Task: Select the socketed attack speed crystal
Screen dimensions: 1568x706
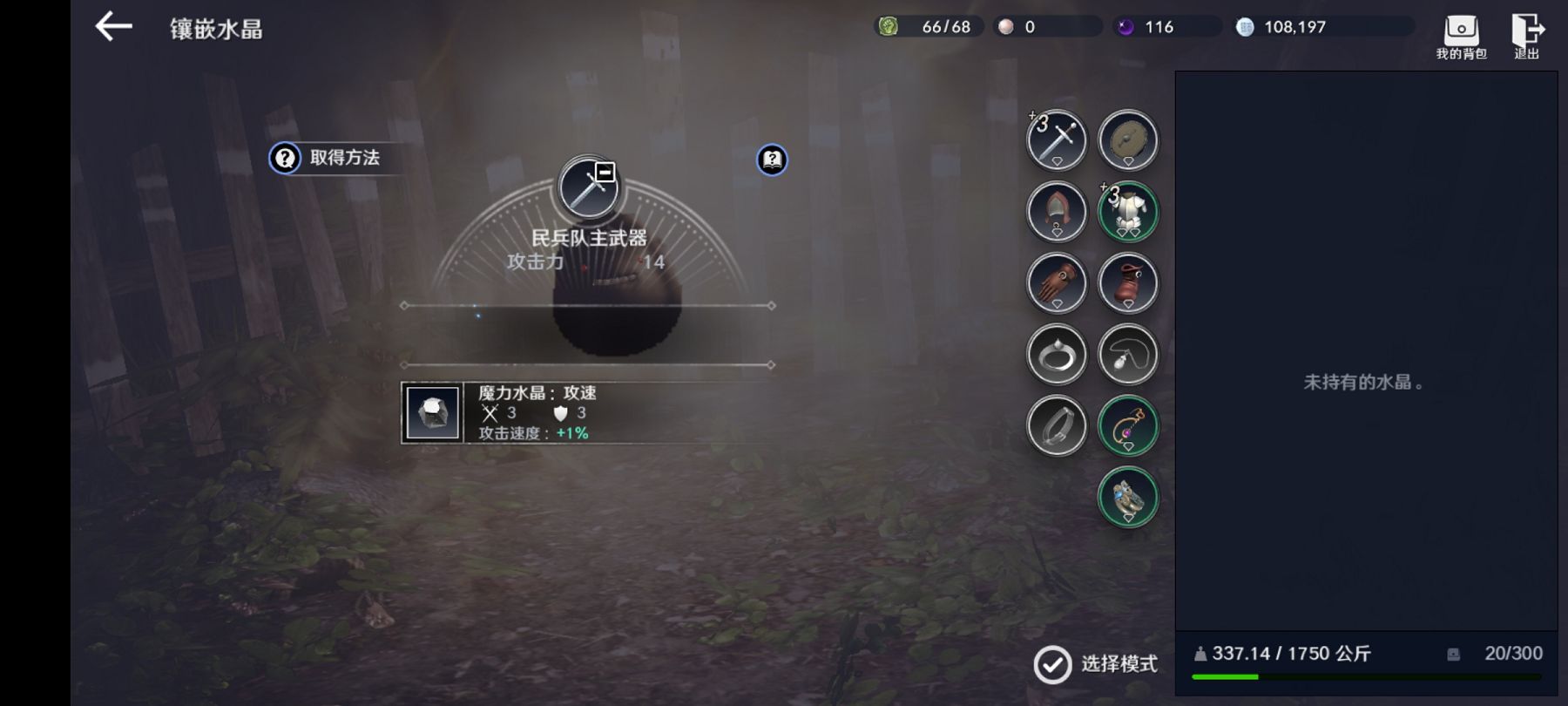Action: (433, 412)
